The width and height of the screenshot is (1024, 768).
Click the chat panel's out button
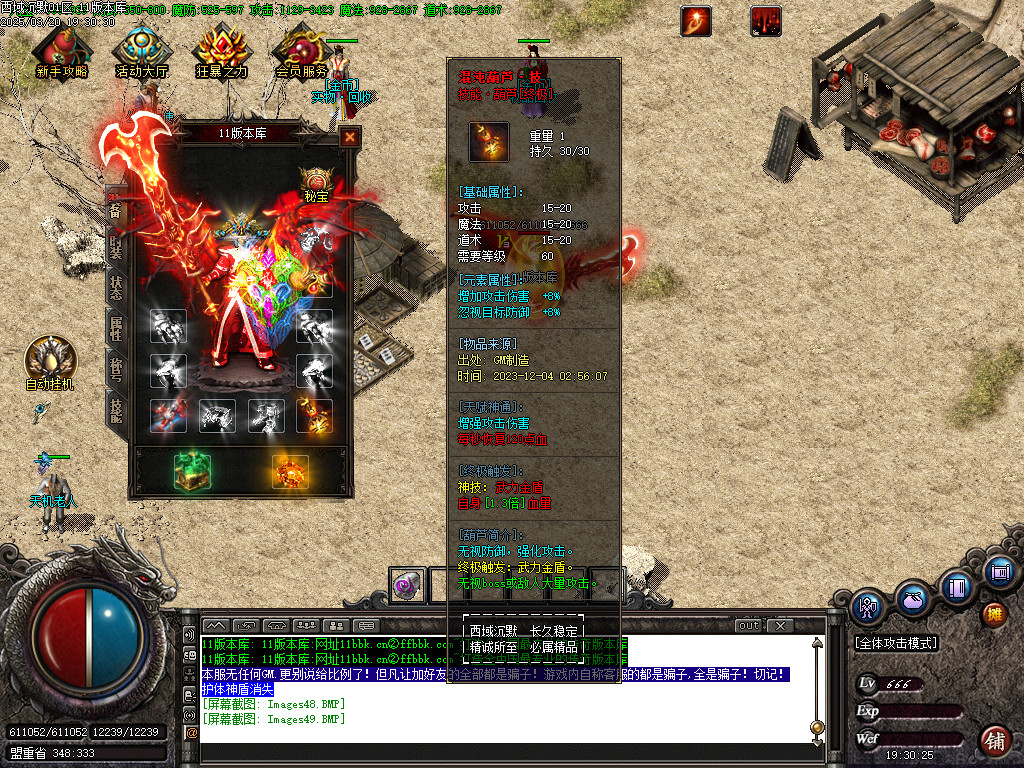click(x=748, y=626)
